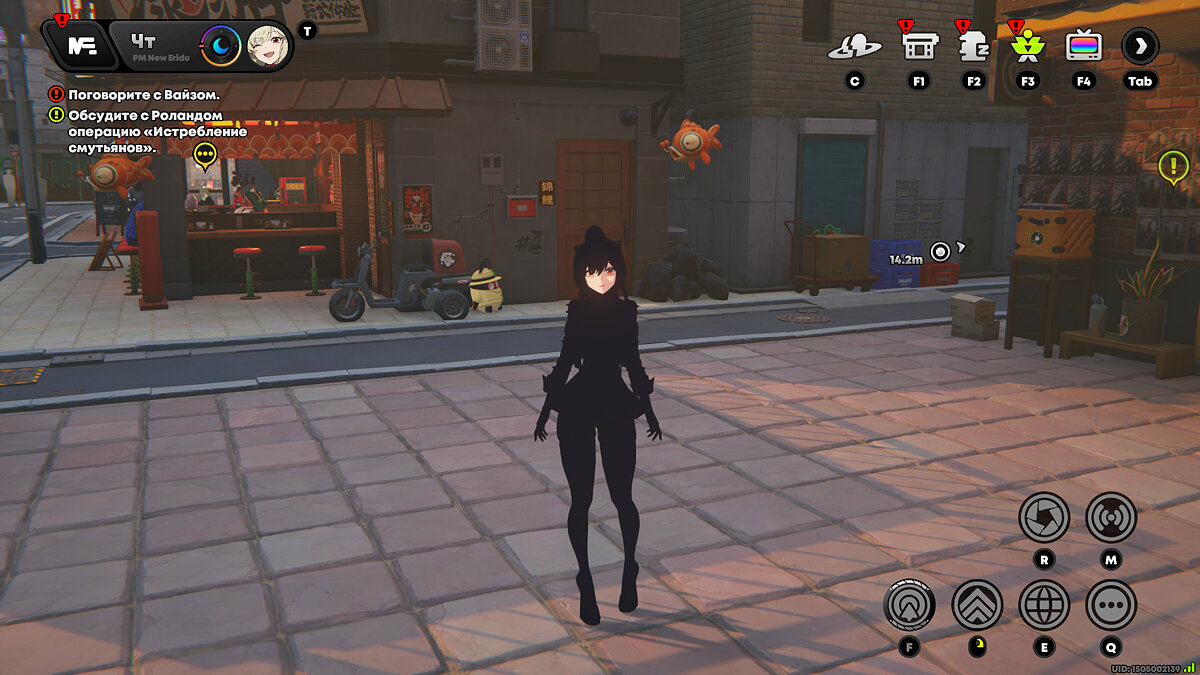Select the blonde character avatar portrait
Viewport: 1200px width, 675px height.
268,46
